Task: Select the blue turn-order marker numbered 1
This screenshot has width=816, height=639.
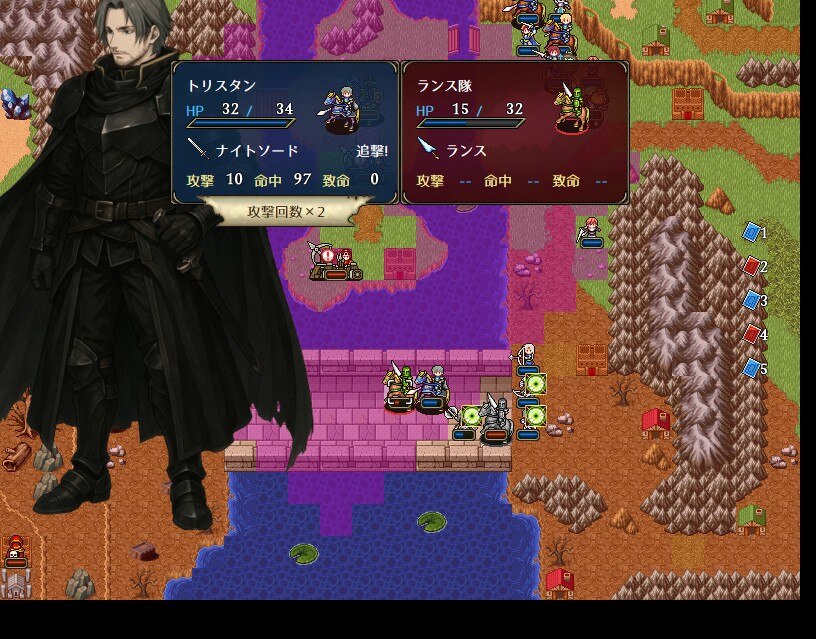Action: [752, 233]
